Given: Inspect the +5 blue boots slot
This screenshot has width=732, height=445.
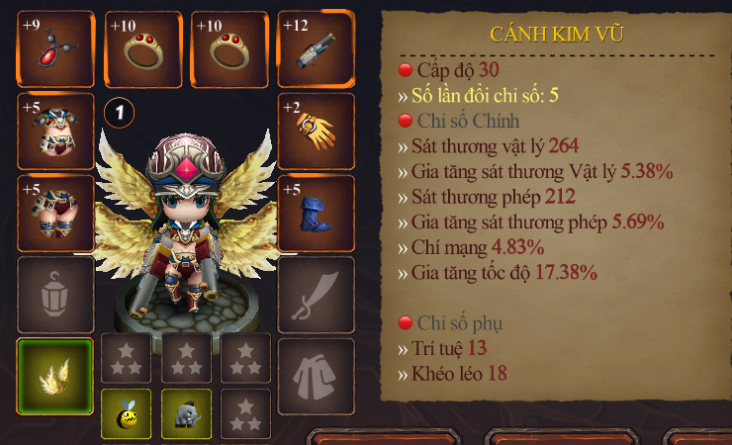Looking at the screenshot, I should coord(315,213).
